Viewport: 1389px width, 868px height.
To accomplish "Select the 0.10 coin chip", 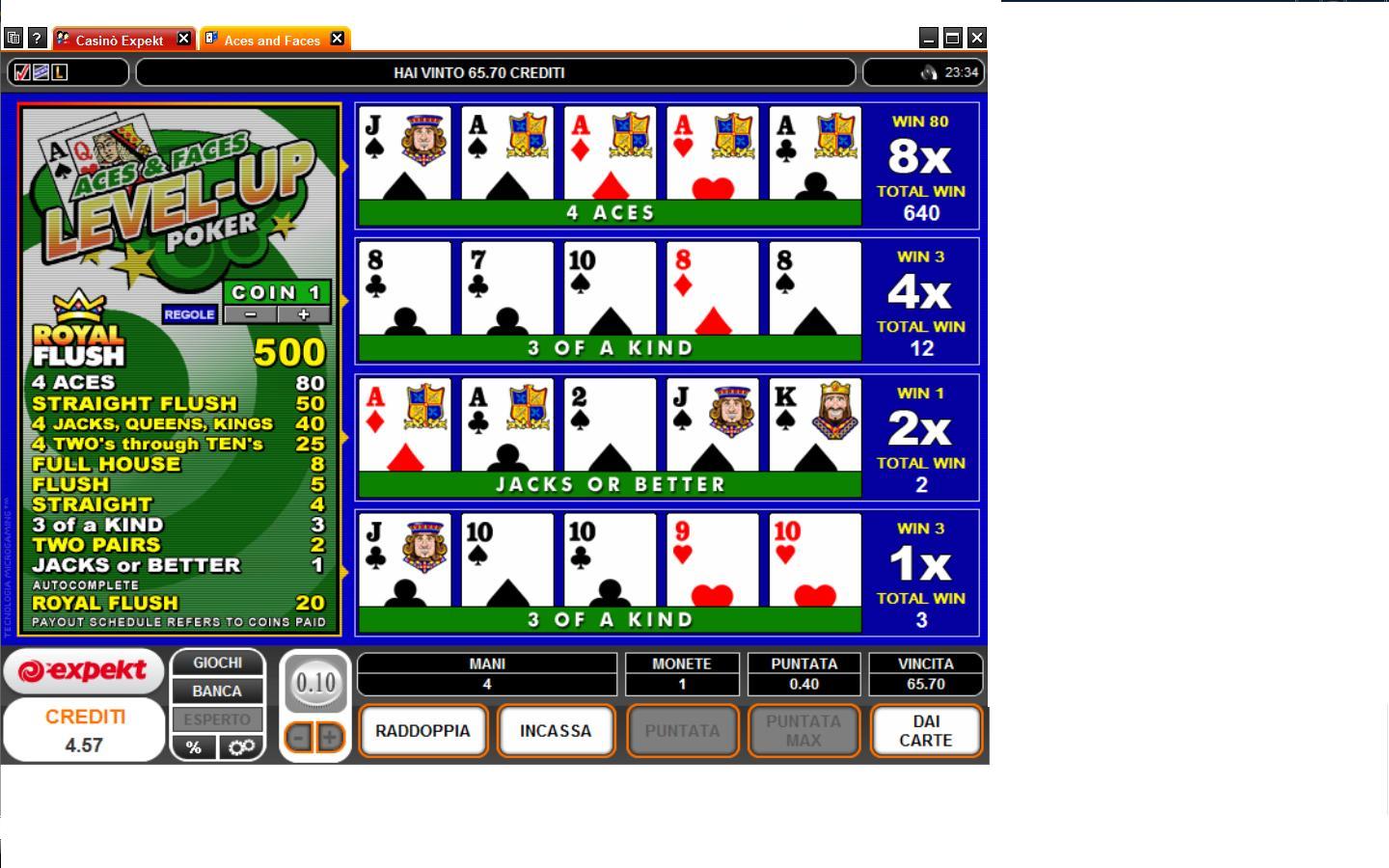I will [x=315, y=684].
